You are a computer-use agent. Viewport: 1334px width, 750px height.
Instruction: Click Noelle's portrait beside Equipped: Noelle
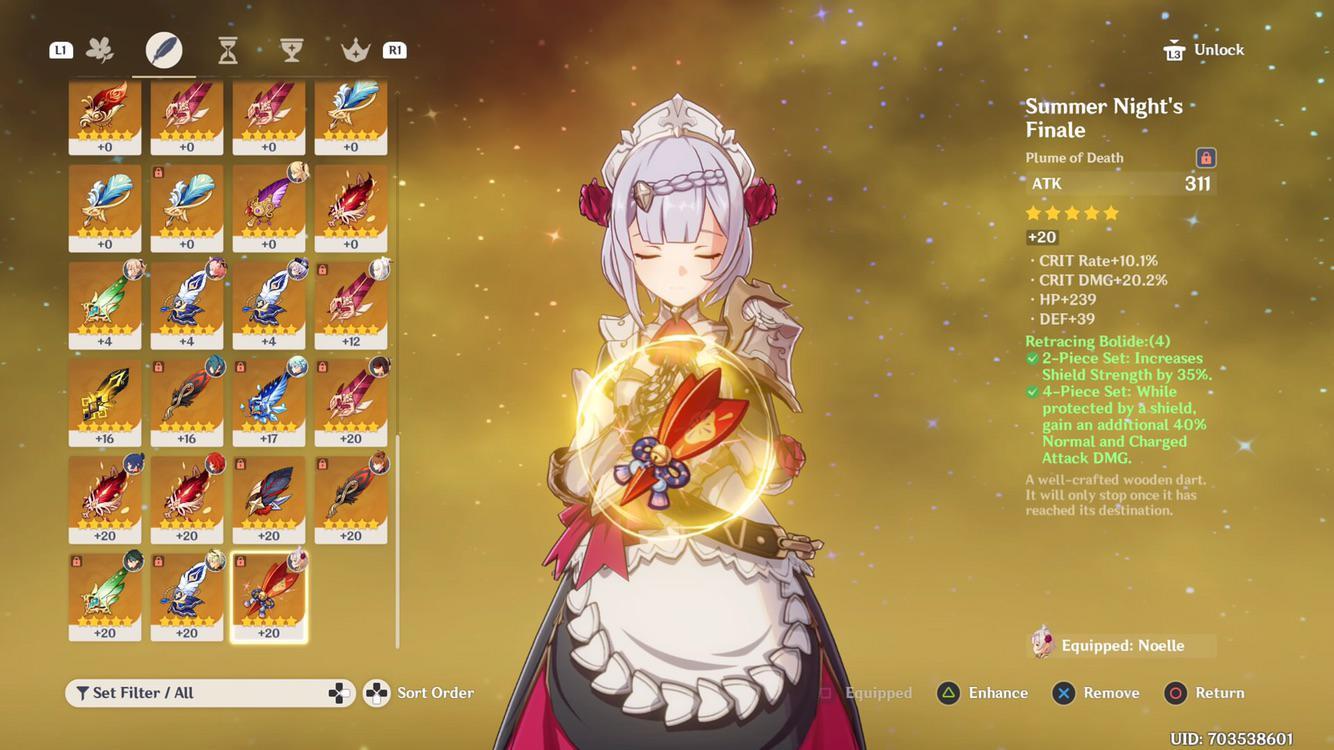[1040, 644]
